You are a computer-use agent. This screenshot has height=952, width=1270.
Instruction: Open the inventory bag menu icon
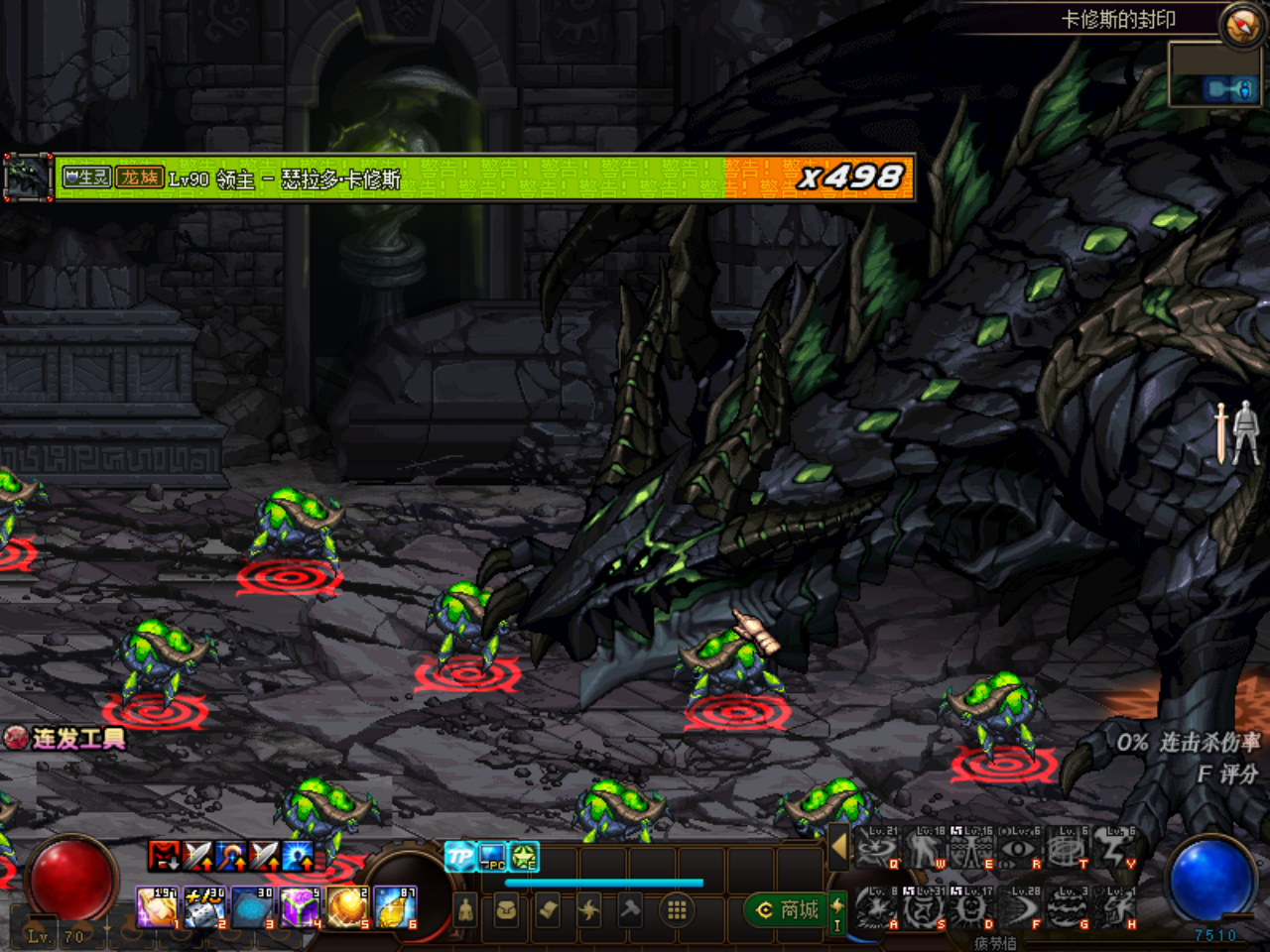(x=506, y=909)
